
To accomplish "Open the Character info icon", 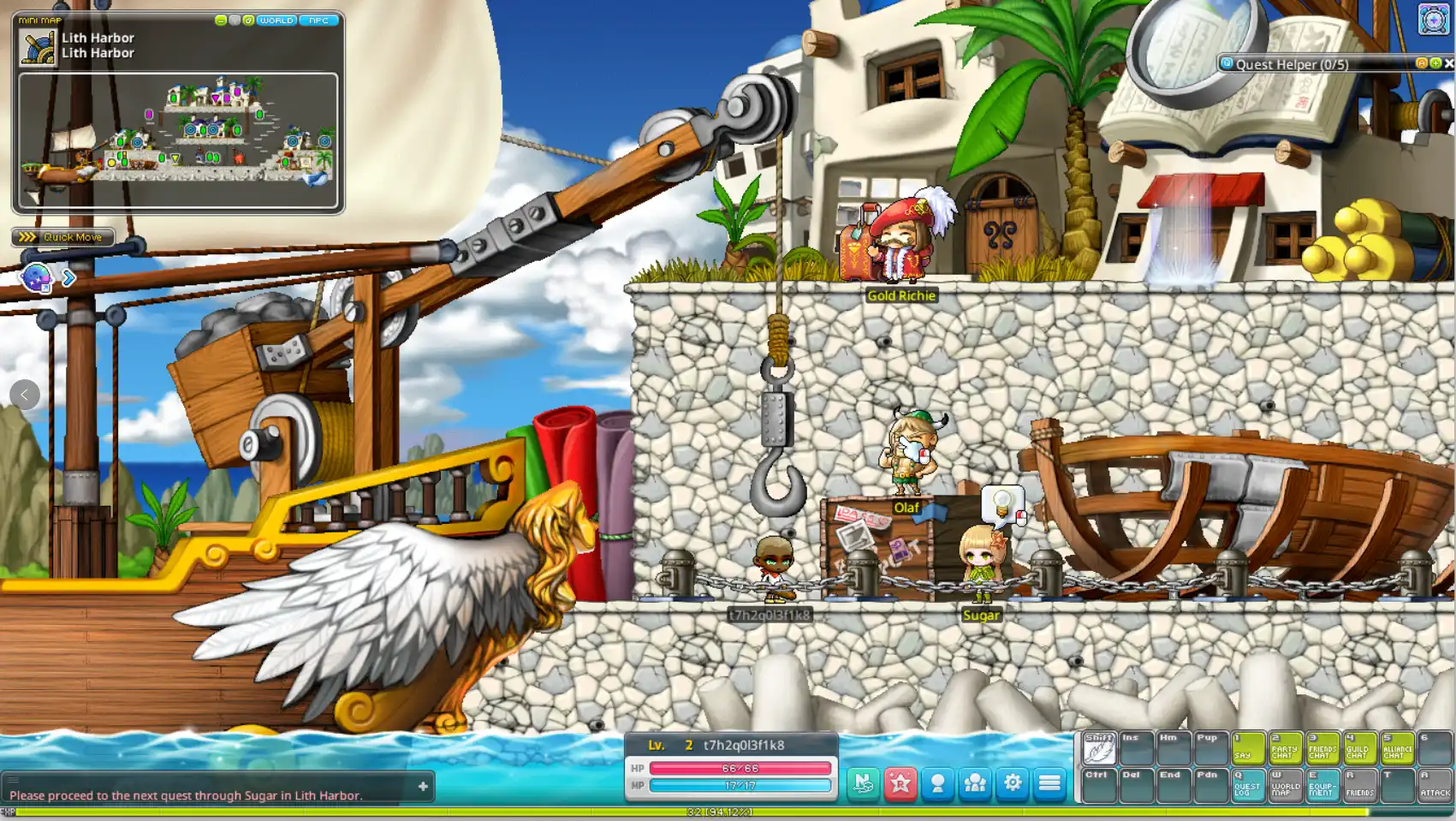I will point(937,782).
